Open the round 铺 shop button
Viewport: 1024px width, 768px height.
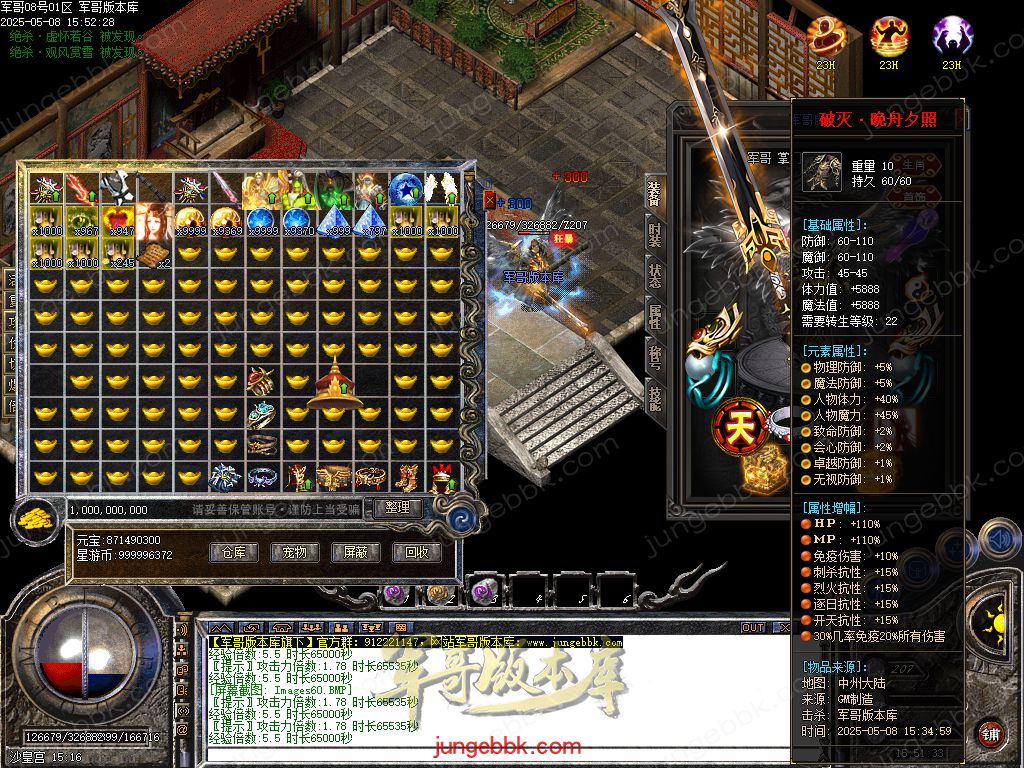tap(990, 733)
